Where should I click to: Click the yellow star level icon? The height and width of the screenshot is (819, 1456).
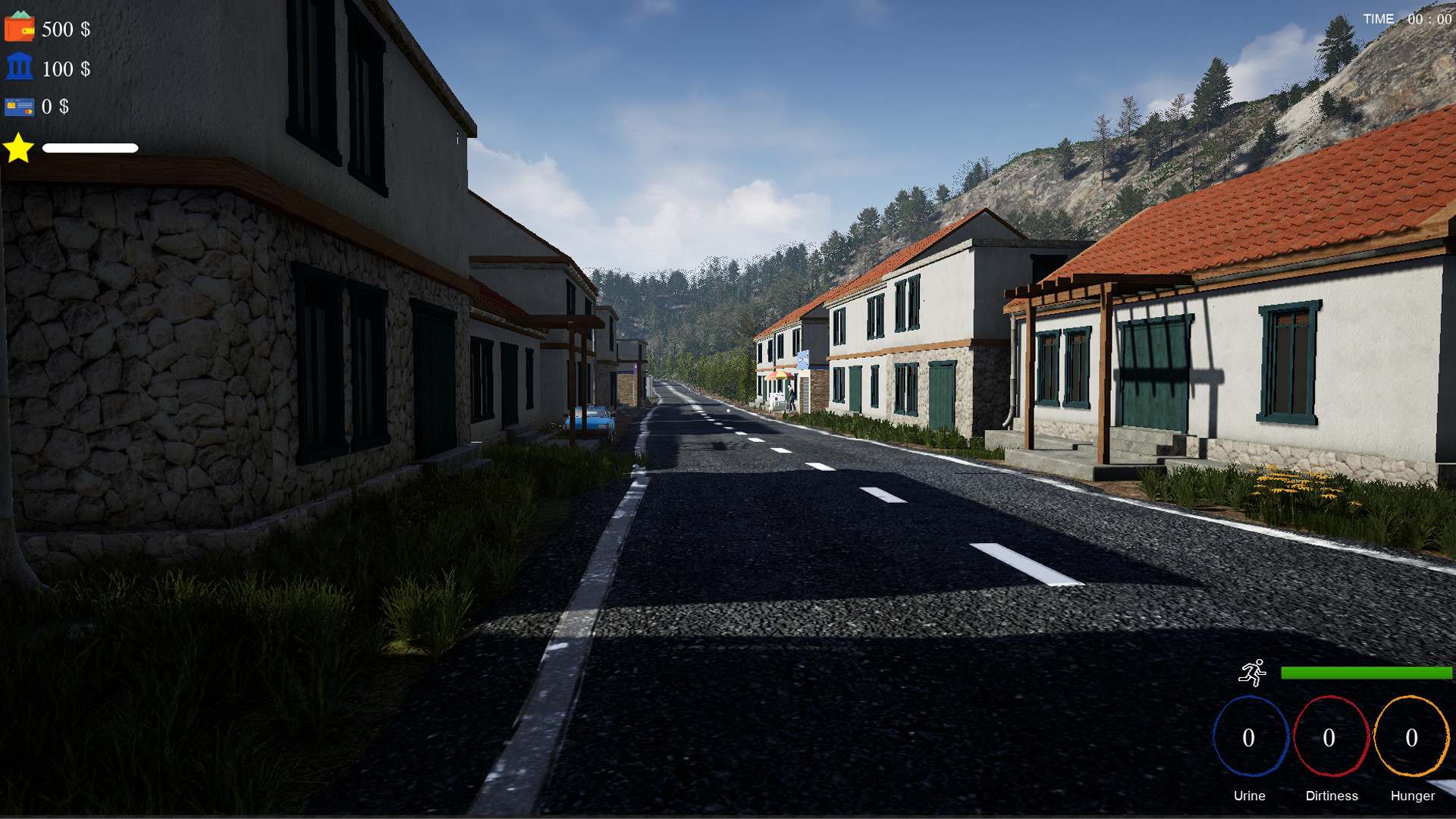coord(18,148)
